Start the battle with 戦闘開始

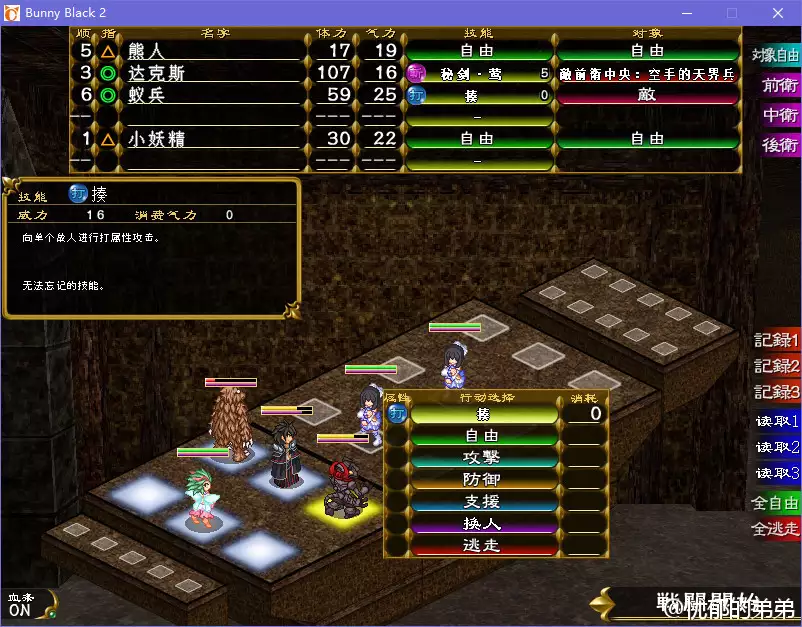(x=700, y=604)
